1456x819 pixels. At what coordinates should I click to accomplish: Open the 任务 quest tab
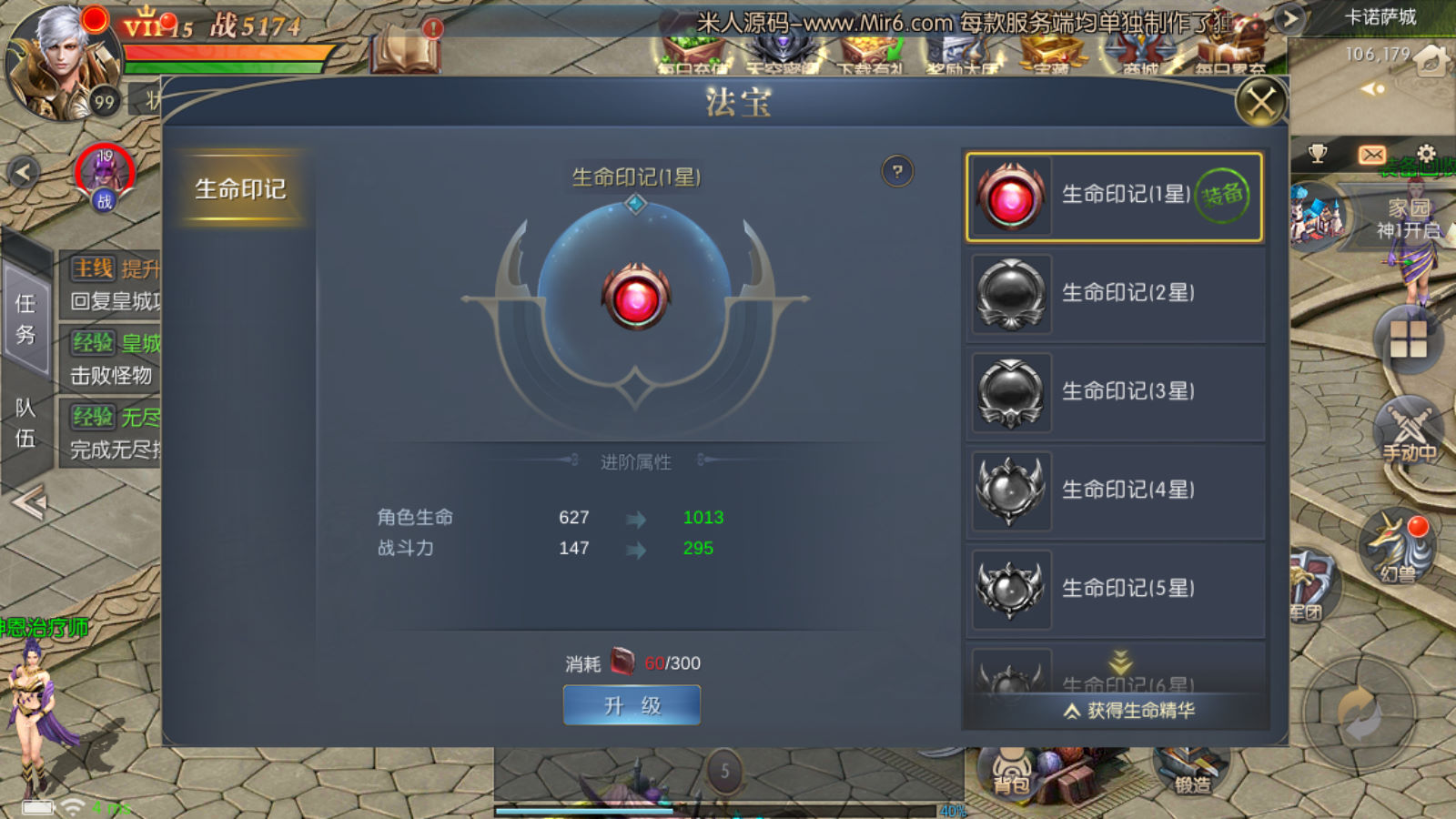click(x=25, y=318)
